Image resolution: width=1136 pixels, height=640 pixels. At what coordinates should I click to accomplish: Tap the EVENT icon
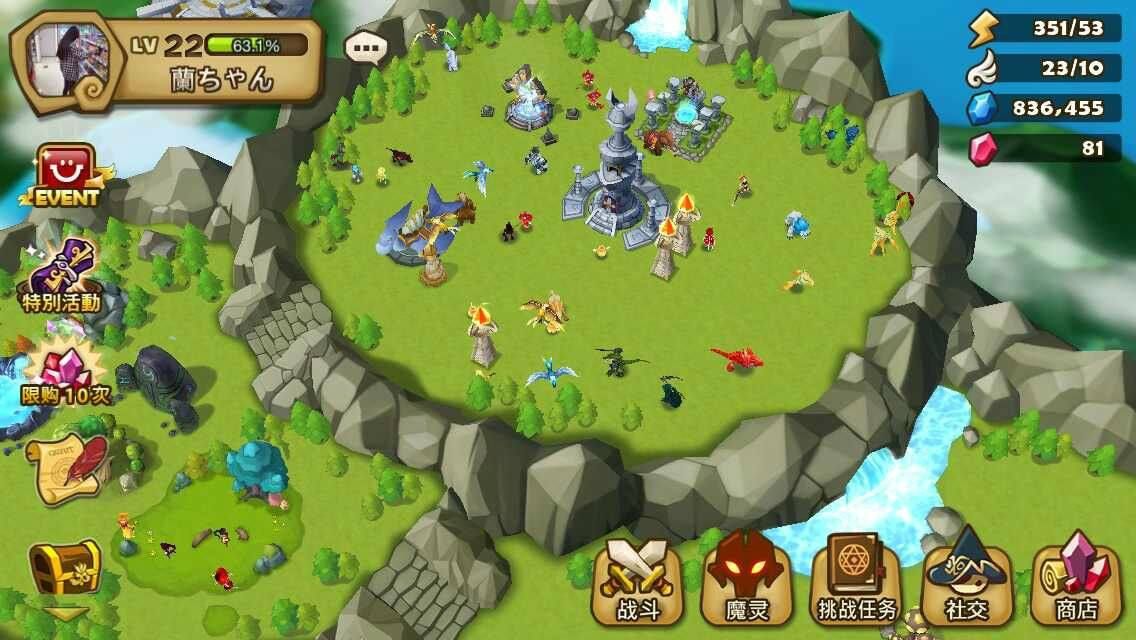pos(67,176)
